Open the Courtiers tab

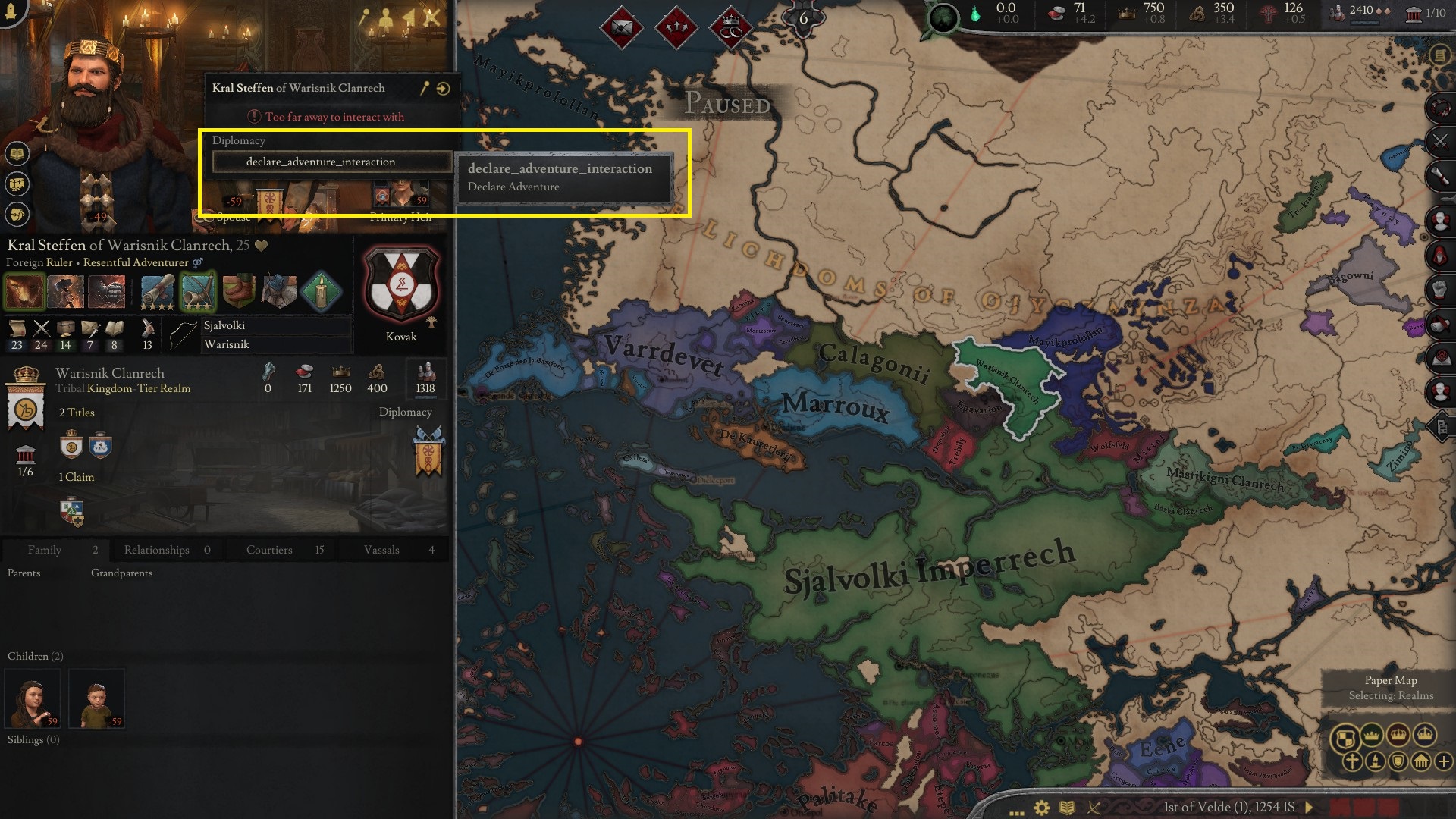(269, 550)
